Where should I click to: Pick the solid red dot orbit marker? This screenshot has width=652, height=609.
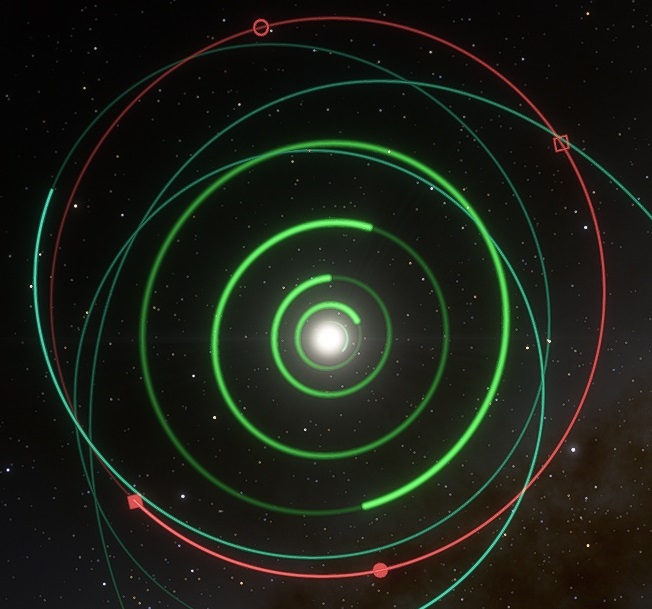[x=380, y=570]
